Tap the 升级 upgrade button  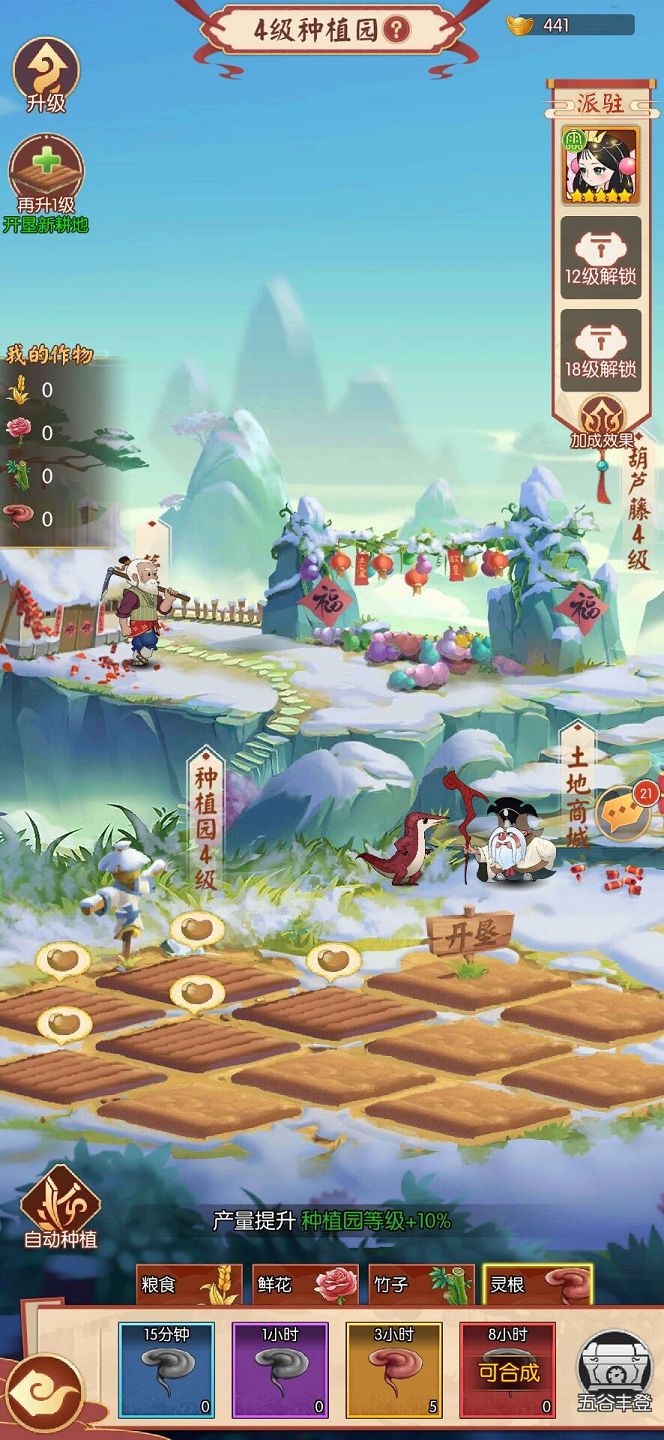(45, 73)
